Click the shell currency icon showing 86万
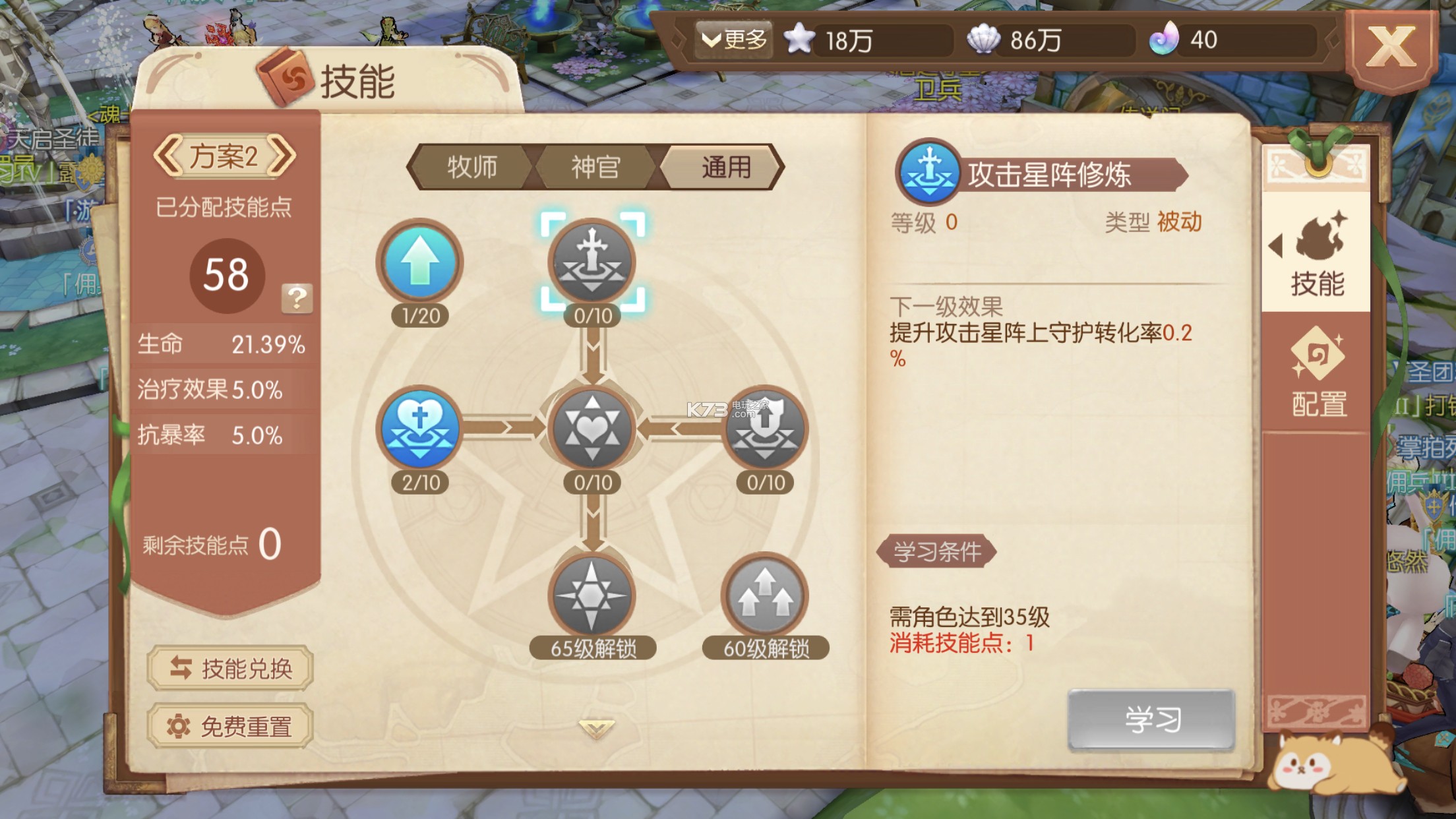1456x819 pixels. pos(984,41)
